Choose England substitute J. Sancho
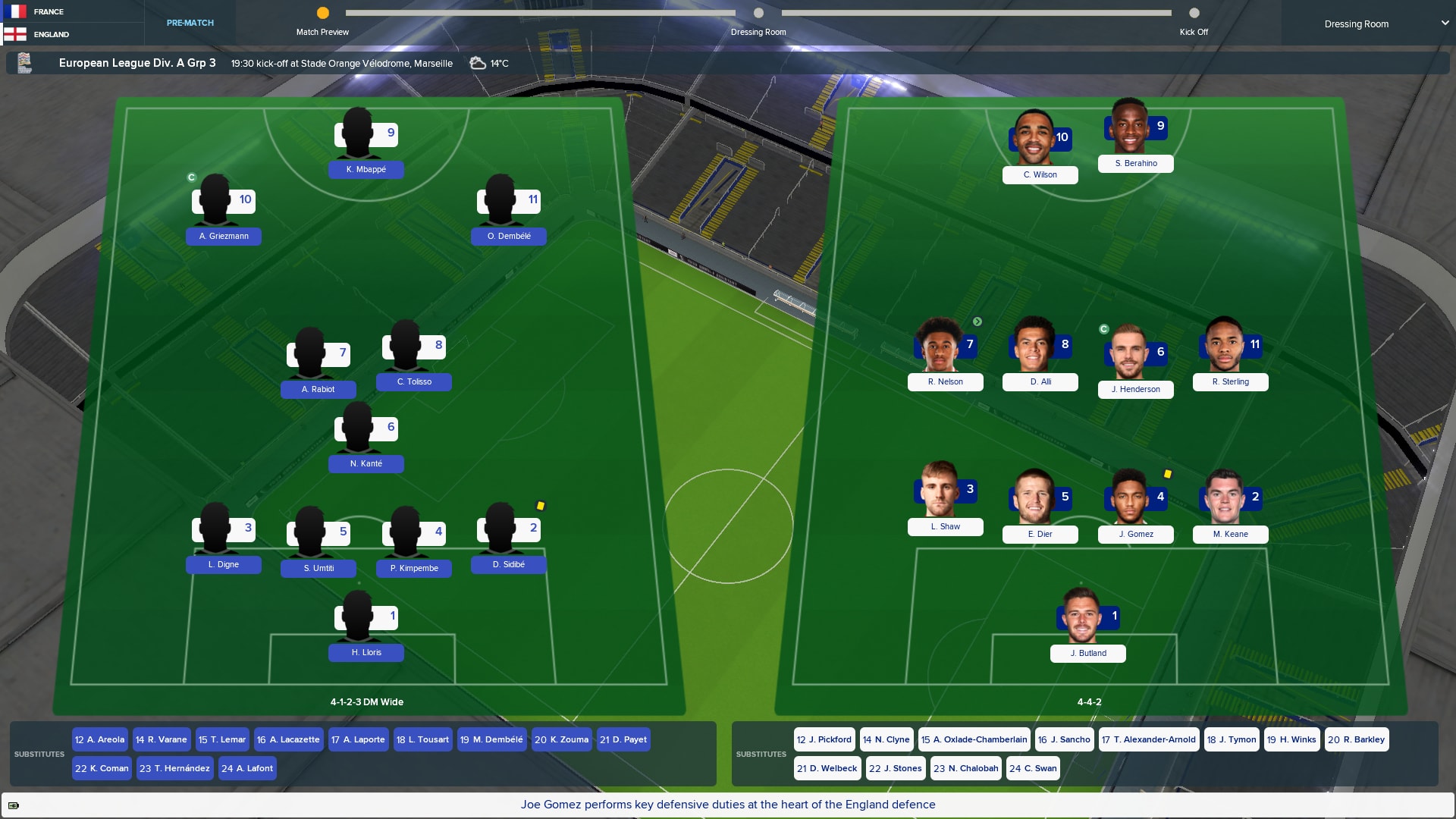1456x819 pixels. click(1063, 739)
